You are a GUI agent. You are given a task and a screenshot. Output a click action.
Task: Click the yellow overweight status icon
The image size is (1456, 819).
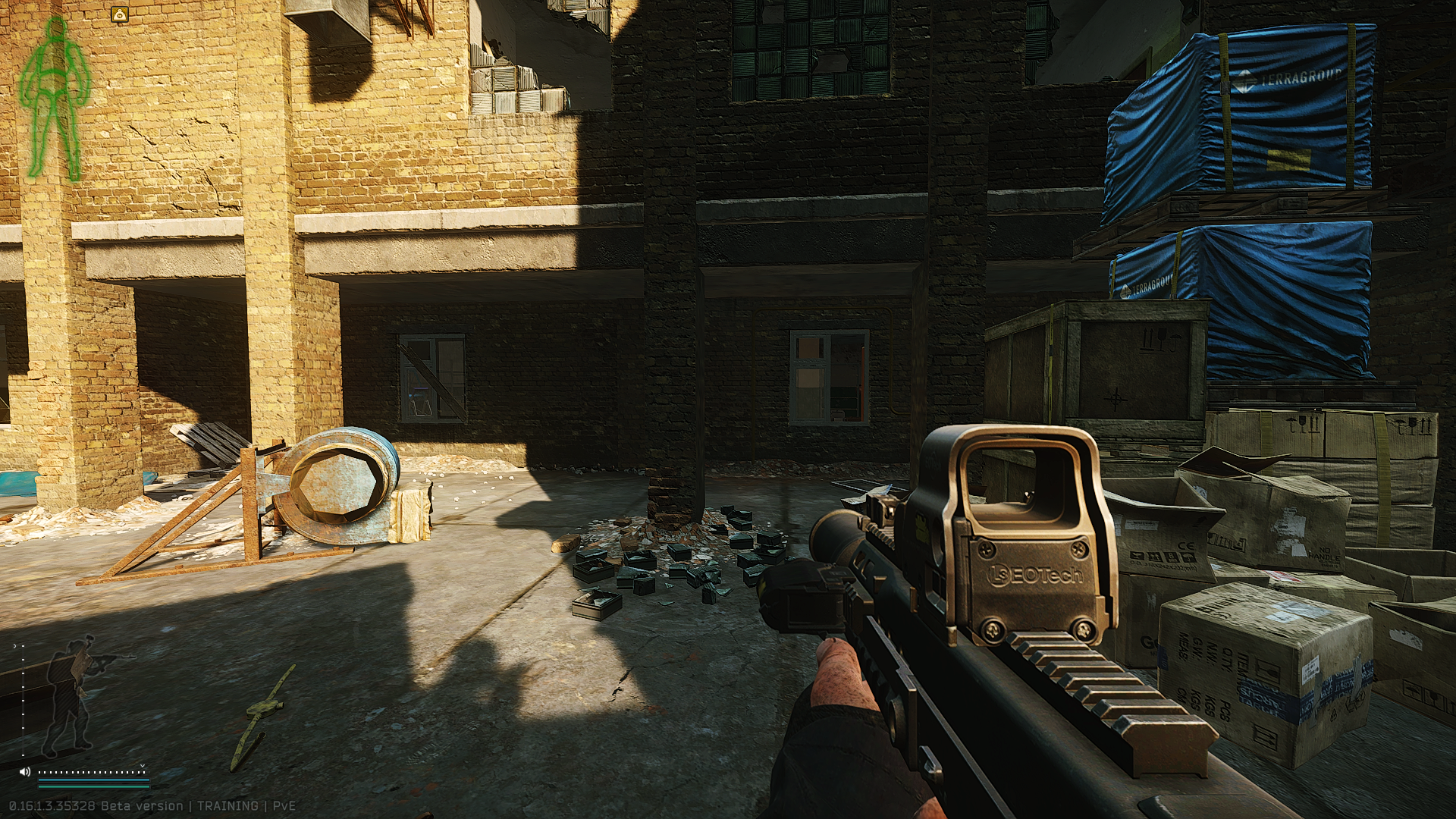tap(120, 14)
